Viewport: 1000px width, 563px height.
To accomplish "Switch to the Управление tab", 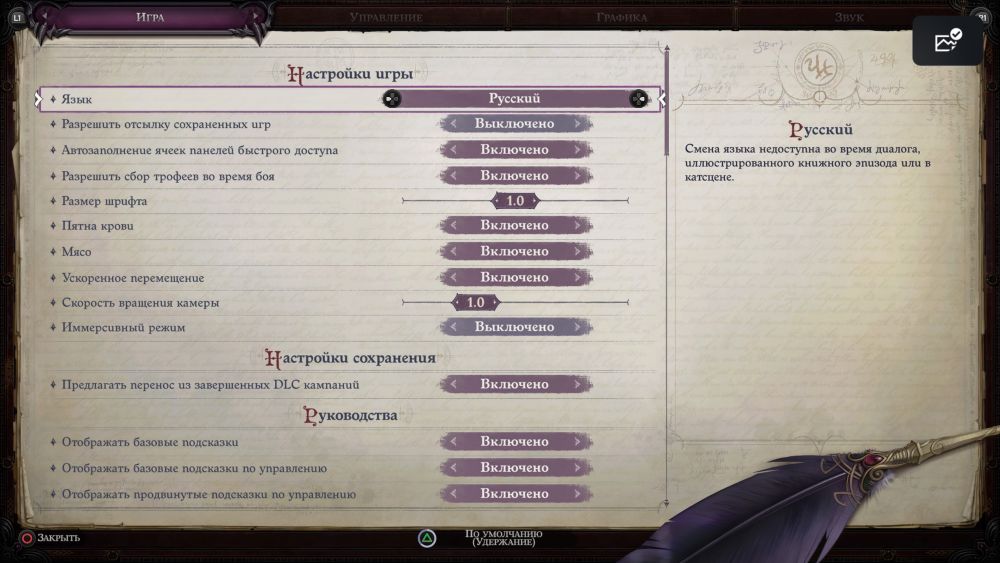I will (x=386, y=17).
